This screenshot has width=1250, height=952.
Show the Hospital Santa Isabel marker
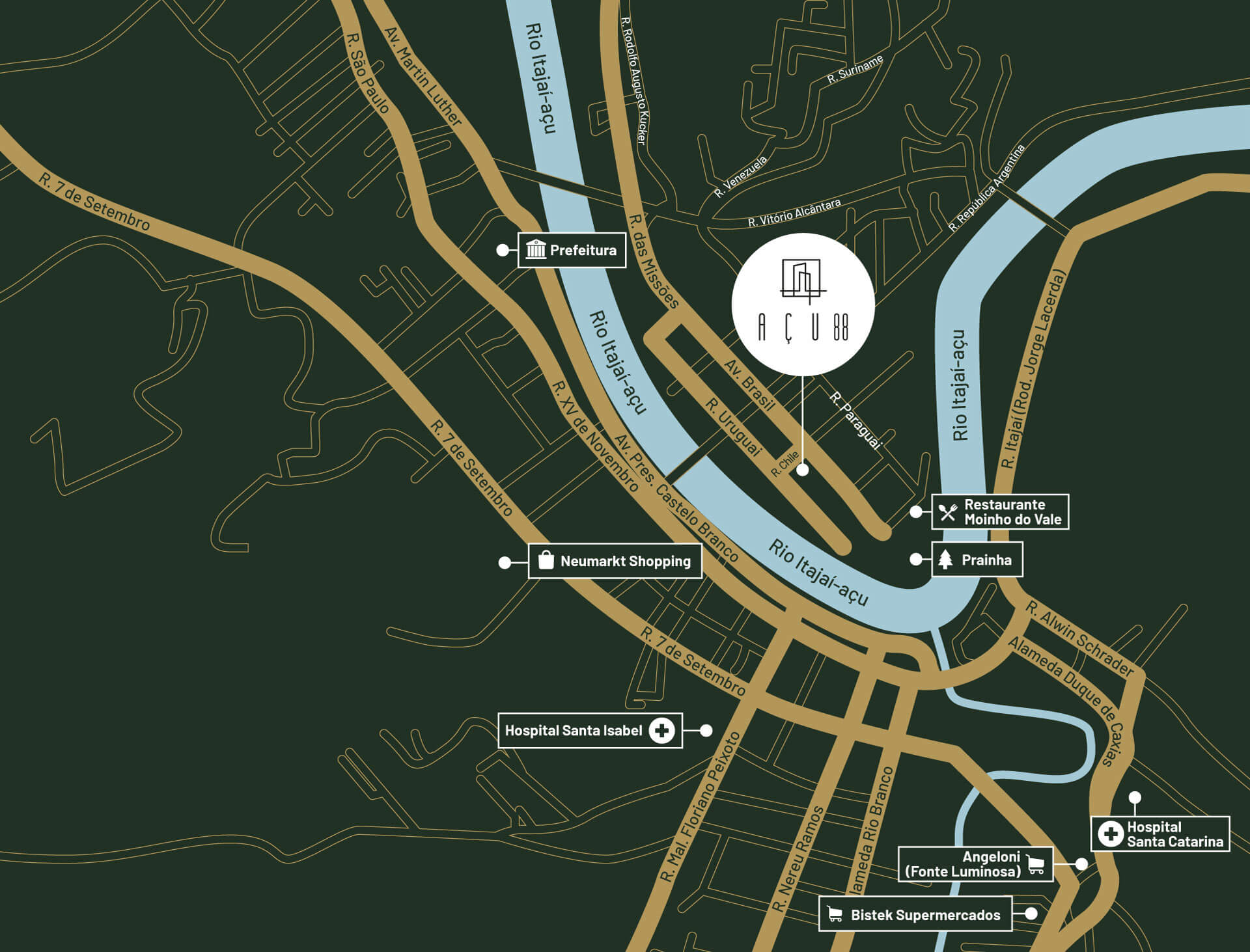[590, 730]
